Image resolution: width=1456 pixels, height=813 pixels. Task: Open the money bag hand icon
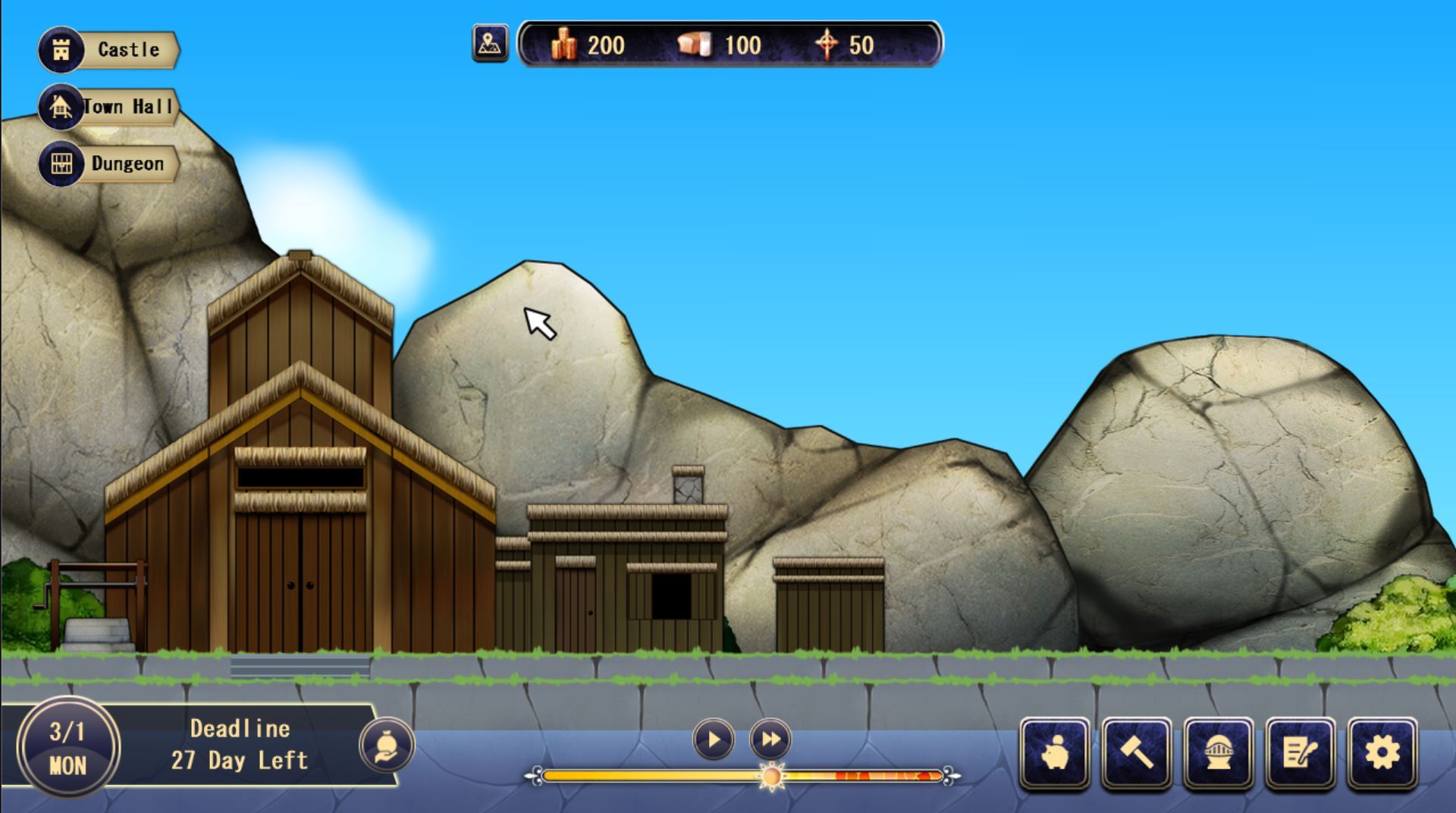tap(387, 746)
